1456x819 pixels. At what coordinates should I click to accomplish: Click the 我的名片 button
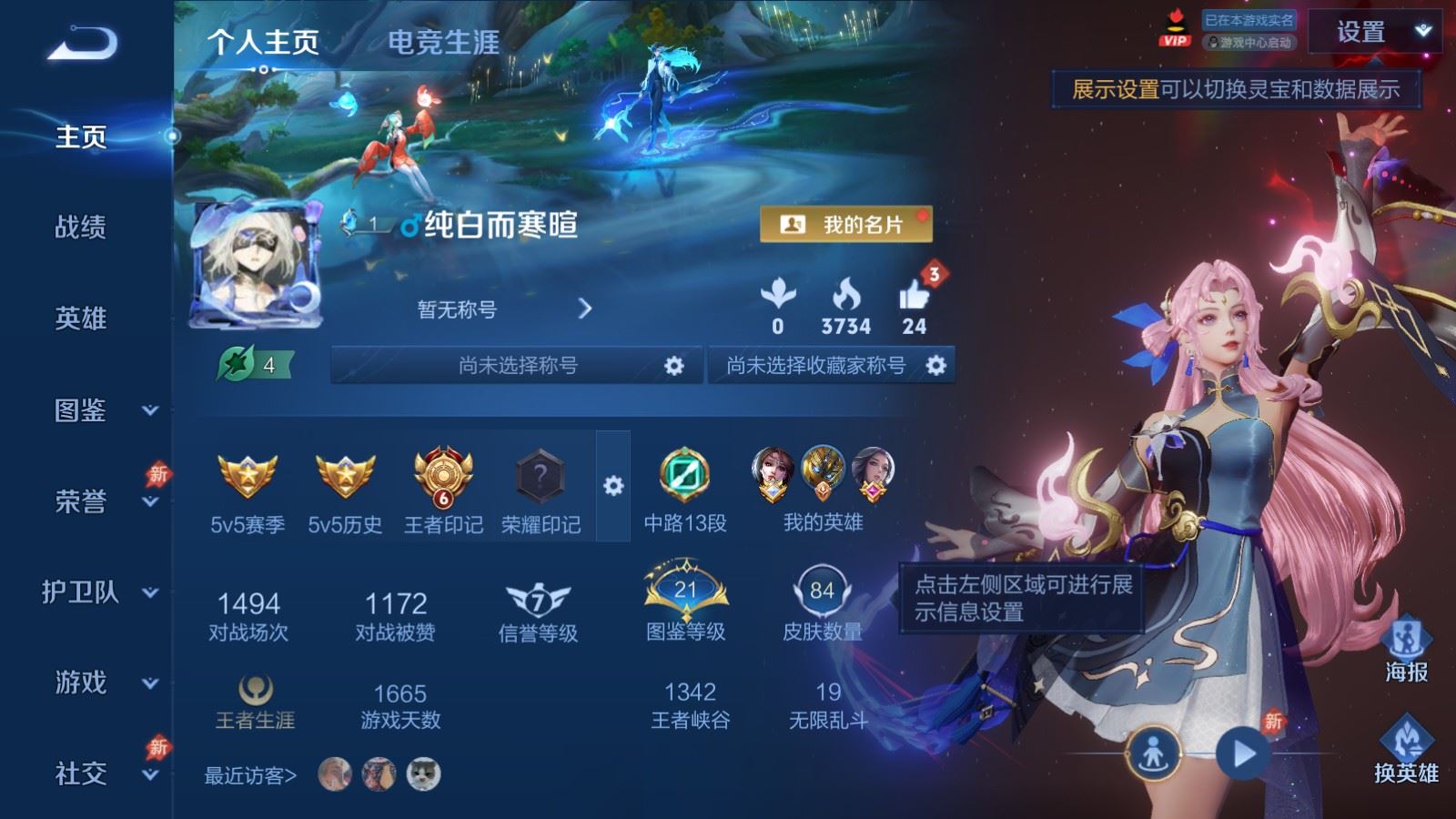click(847, 223)
